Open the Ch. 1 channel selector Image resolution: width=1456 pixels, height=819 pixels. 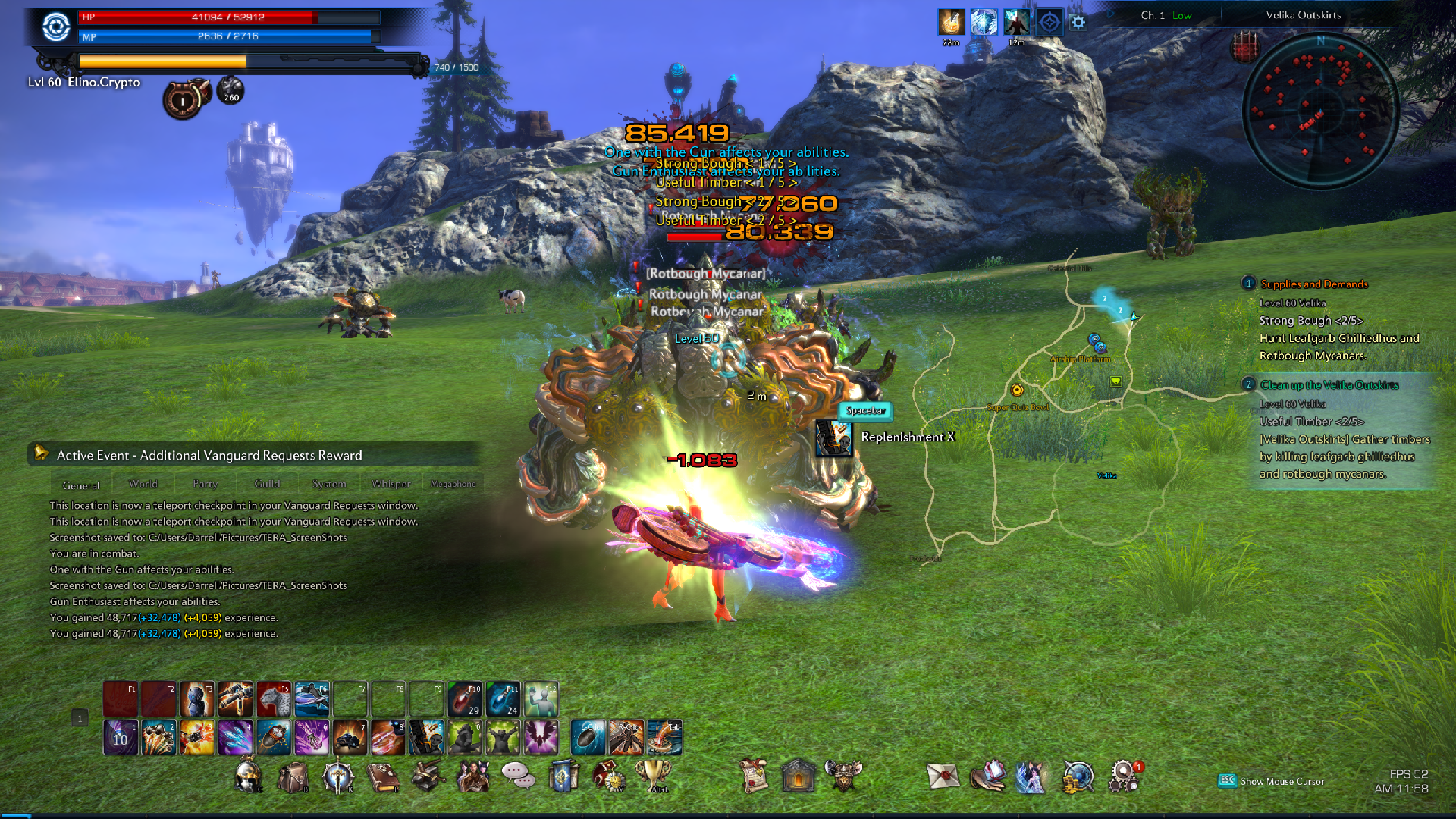click(1166, 15)
